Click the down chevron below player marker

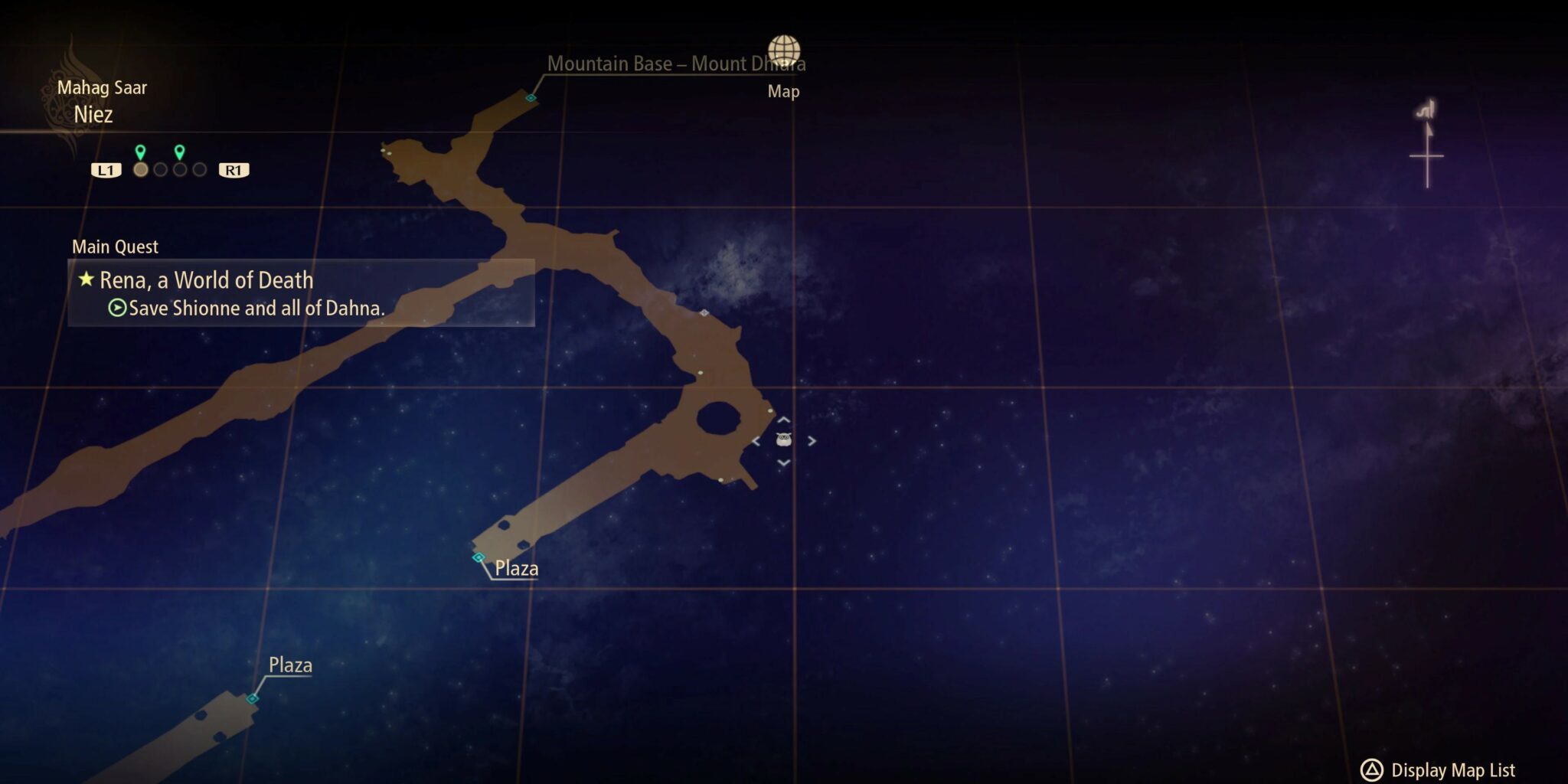782,462
